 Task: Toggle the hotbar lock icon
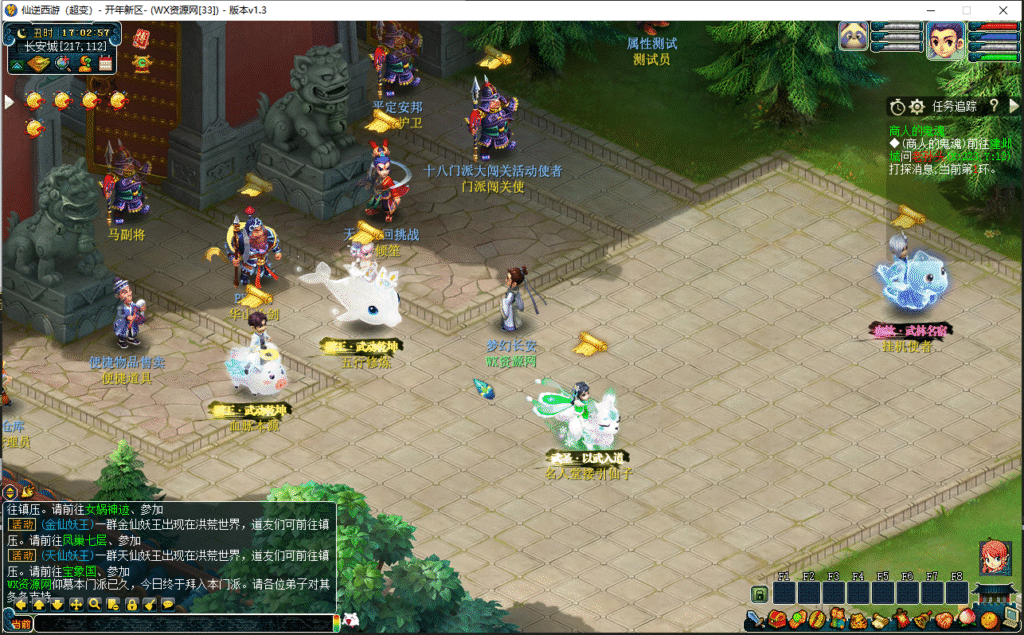tap(759, 595)
